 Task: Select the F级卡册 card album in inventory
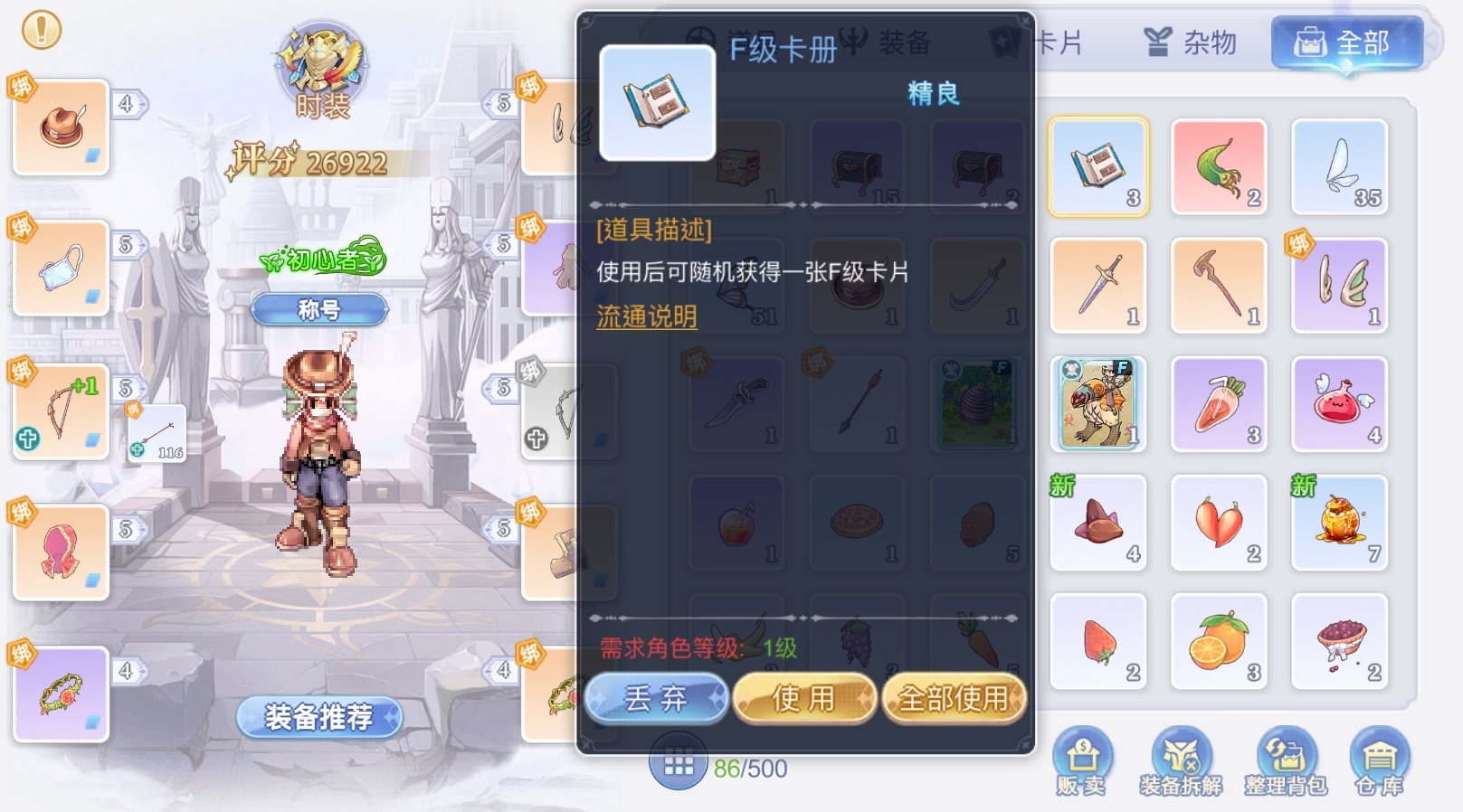pos(1097,165)
